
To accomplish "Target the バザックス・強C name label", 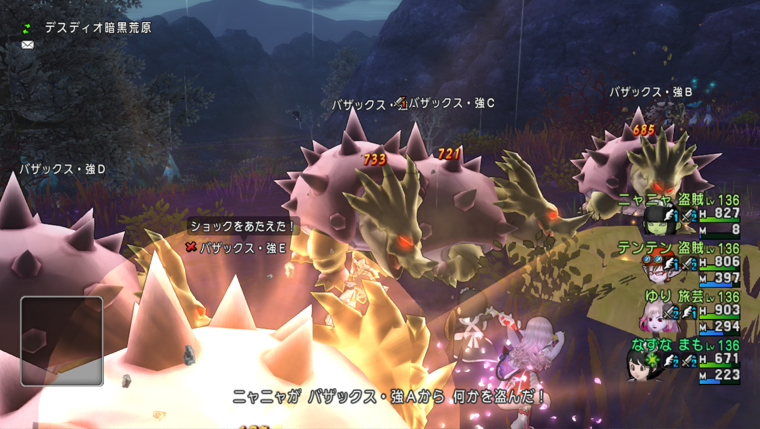I will tap(452, 103).
